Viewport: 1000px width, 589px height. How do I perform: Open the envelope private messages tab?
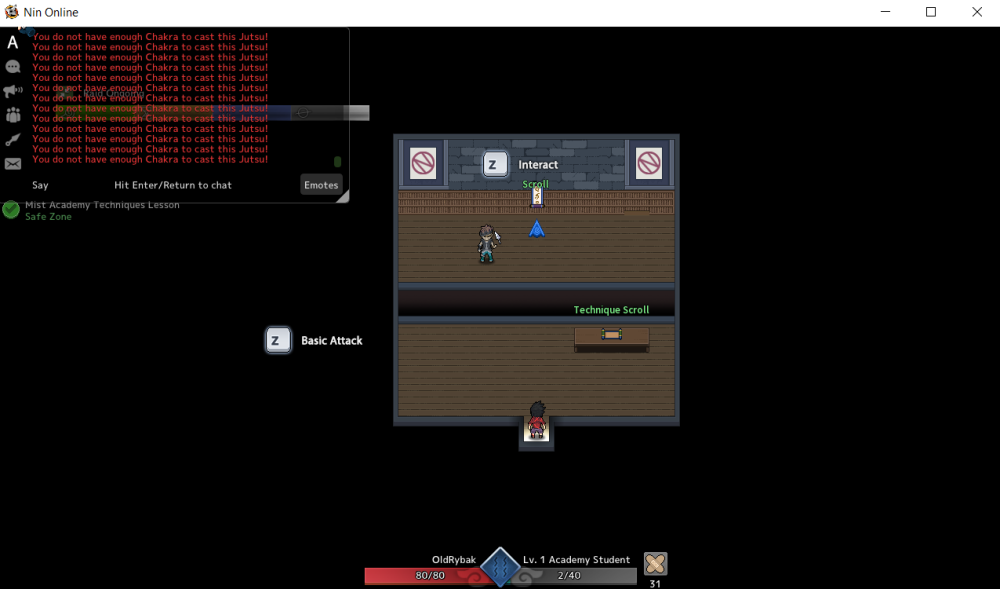coord(13,164)
